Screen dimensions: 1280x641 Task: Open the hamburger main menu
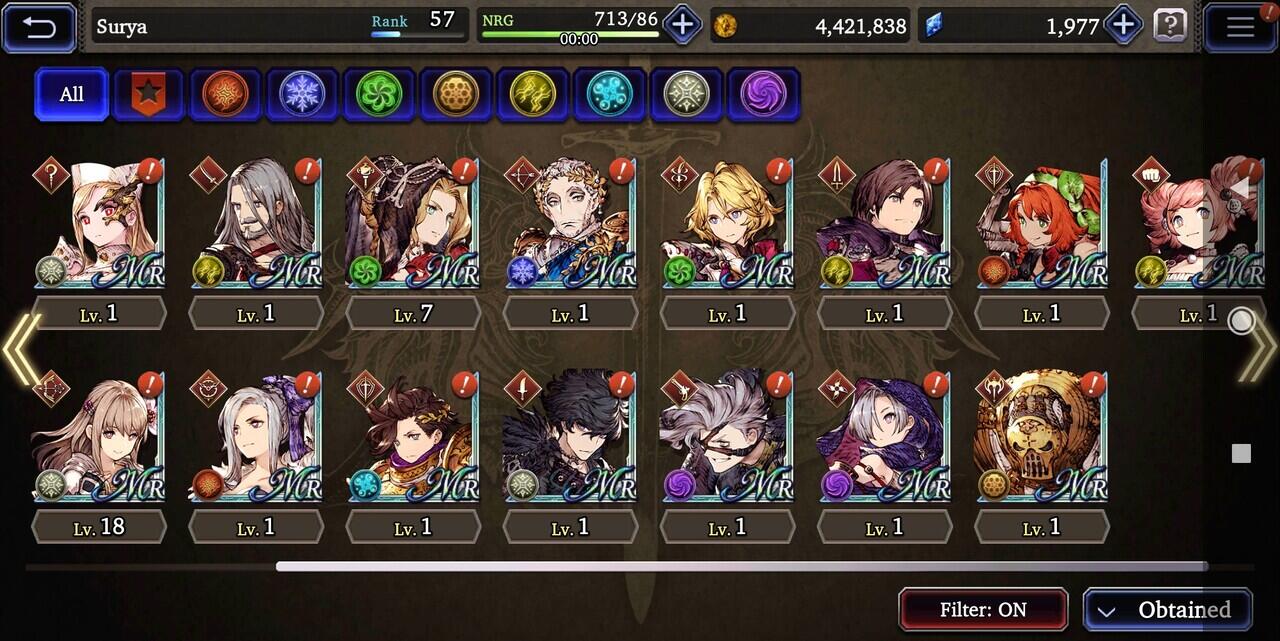(1239, 27)
